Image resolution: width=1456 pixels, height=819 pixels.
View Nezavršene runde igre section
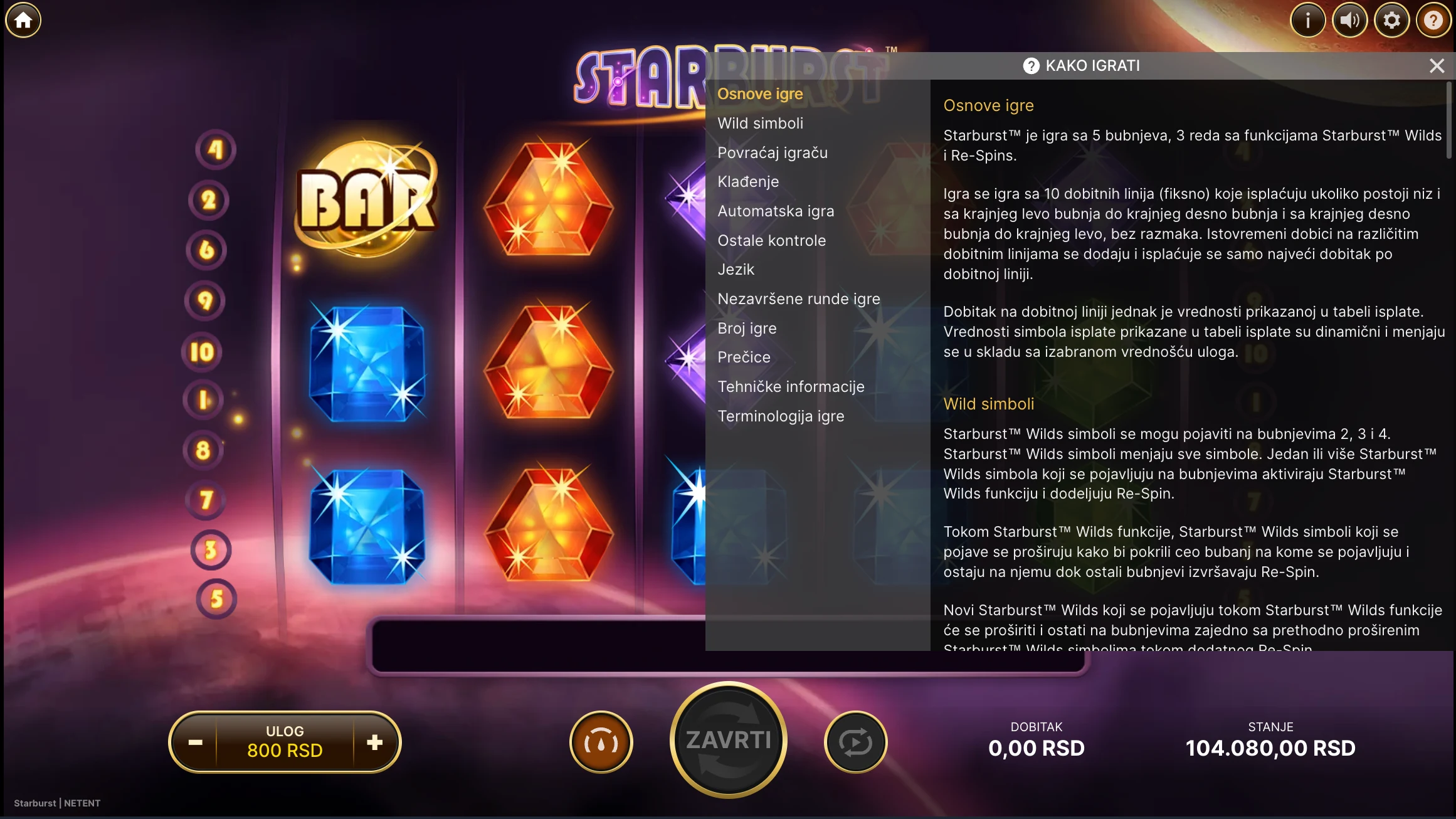coord(798,299)
